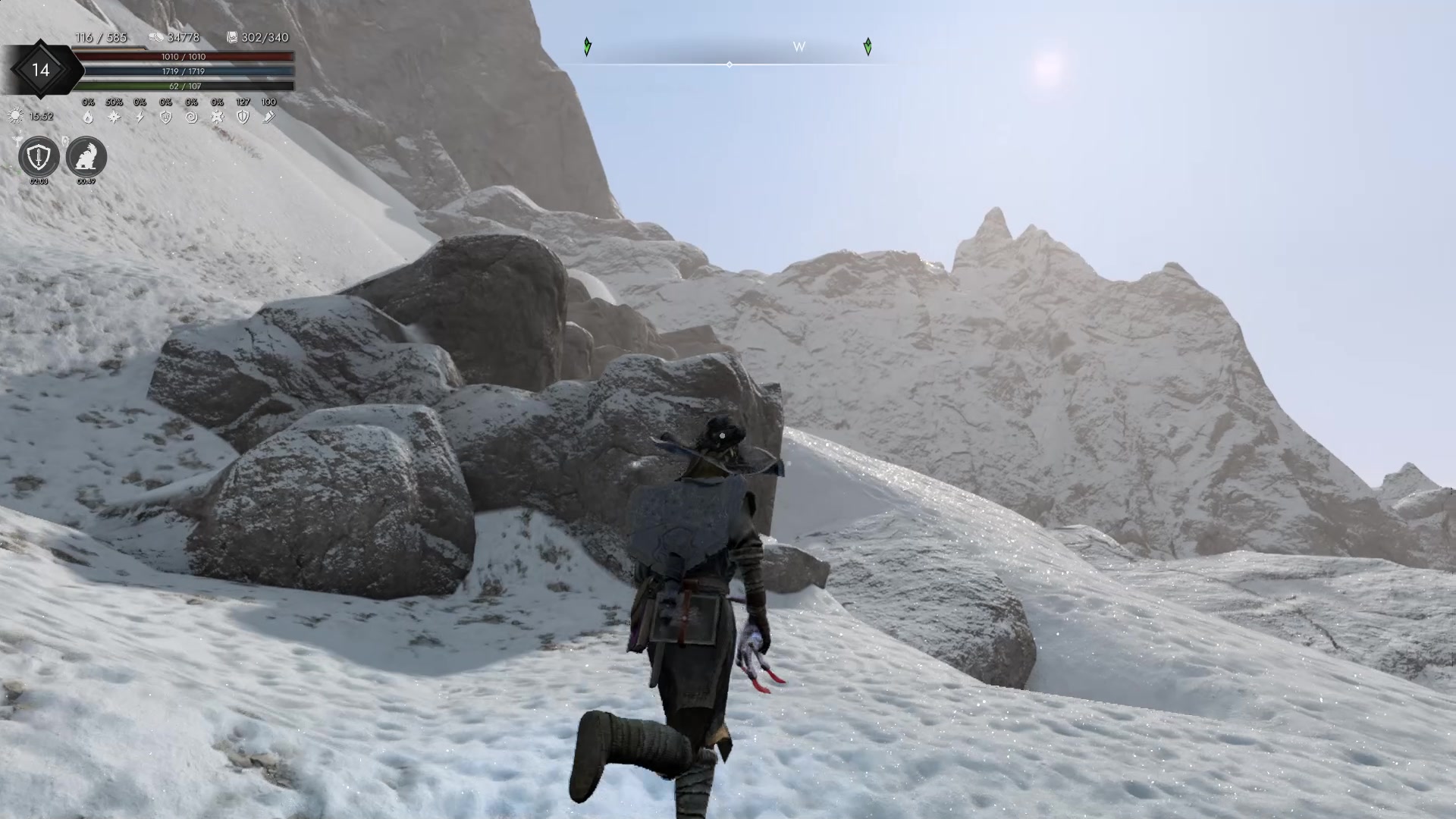Click the coin currency icon beside 34778
The width and height of the screenshot is (1456, 819).
point(157,37)
